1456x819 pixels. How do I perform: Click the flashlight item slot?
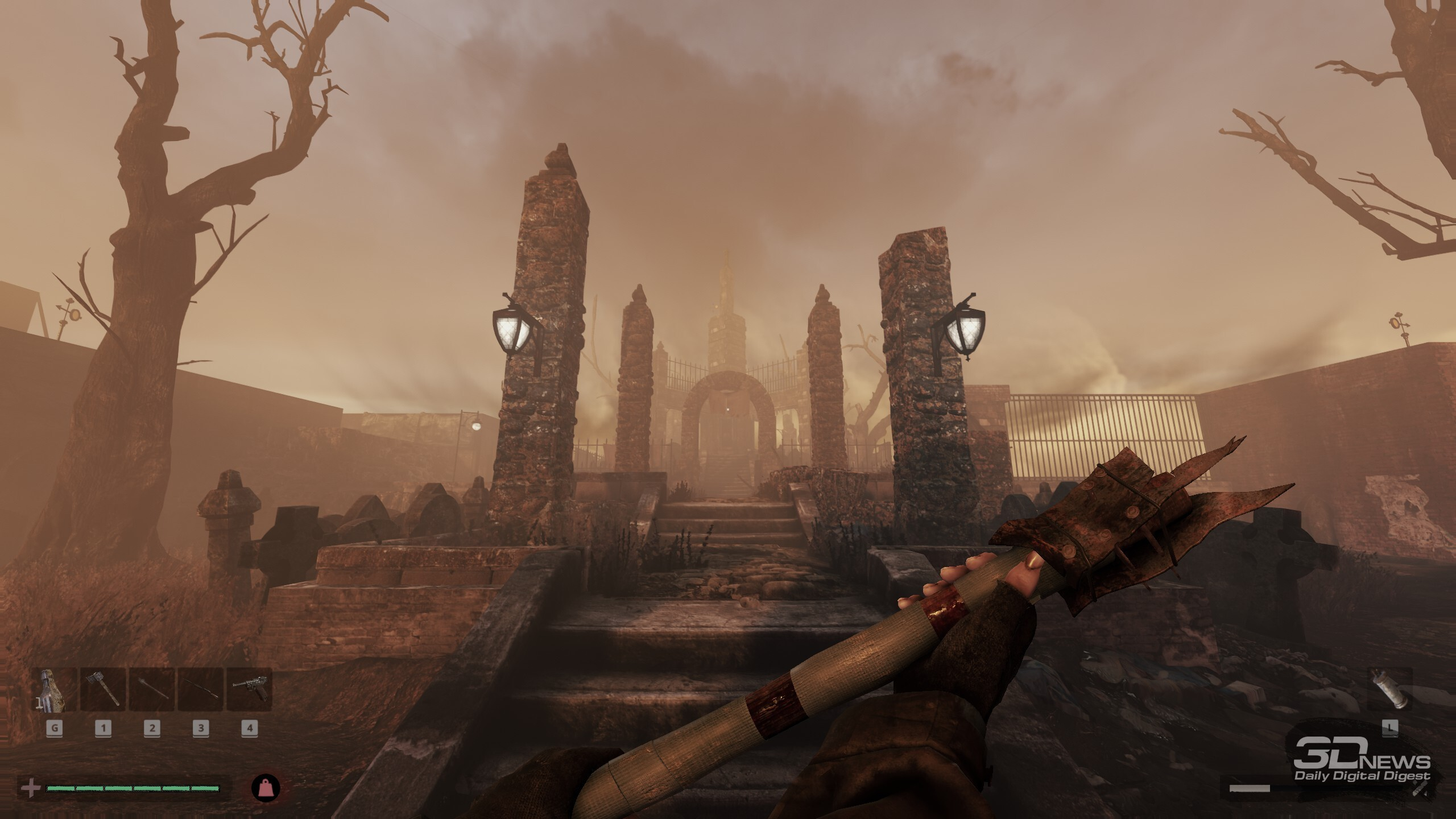point(1389,689)
